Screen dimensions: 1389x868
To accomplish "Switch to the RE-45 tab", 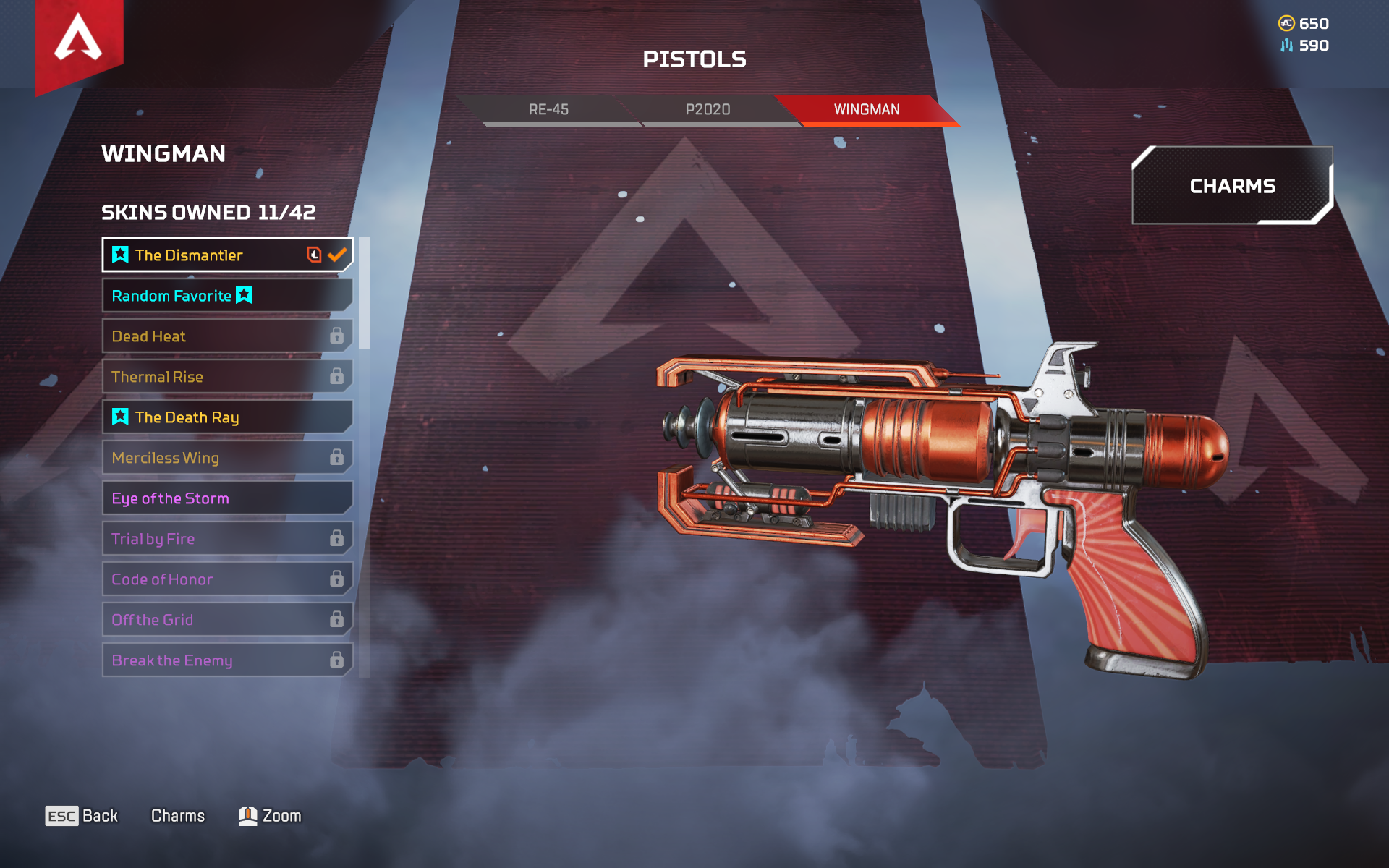I will (548, 110).
